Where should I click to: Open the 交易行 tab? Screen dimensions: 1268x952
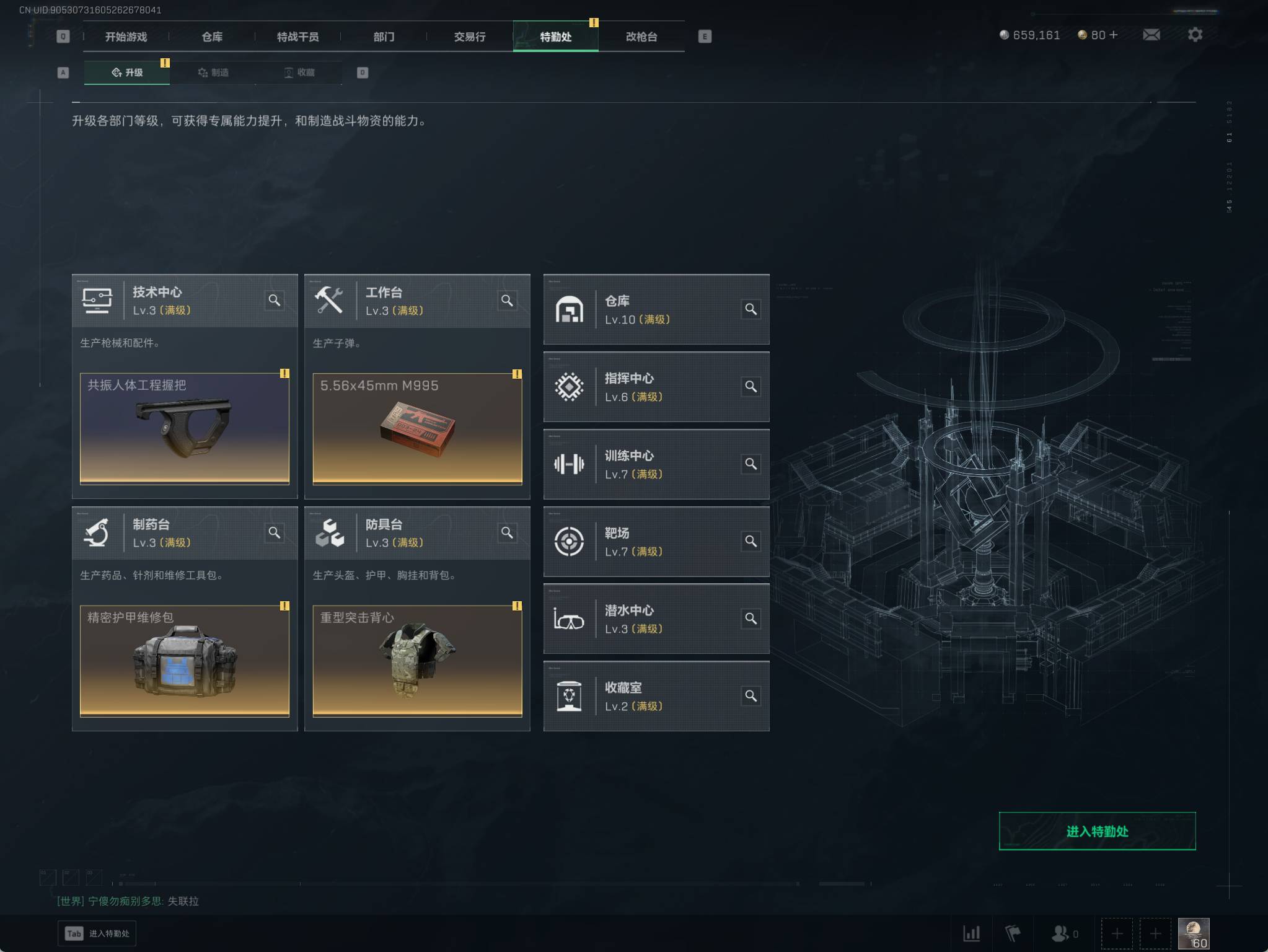[x=470, y=37]
